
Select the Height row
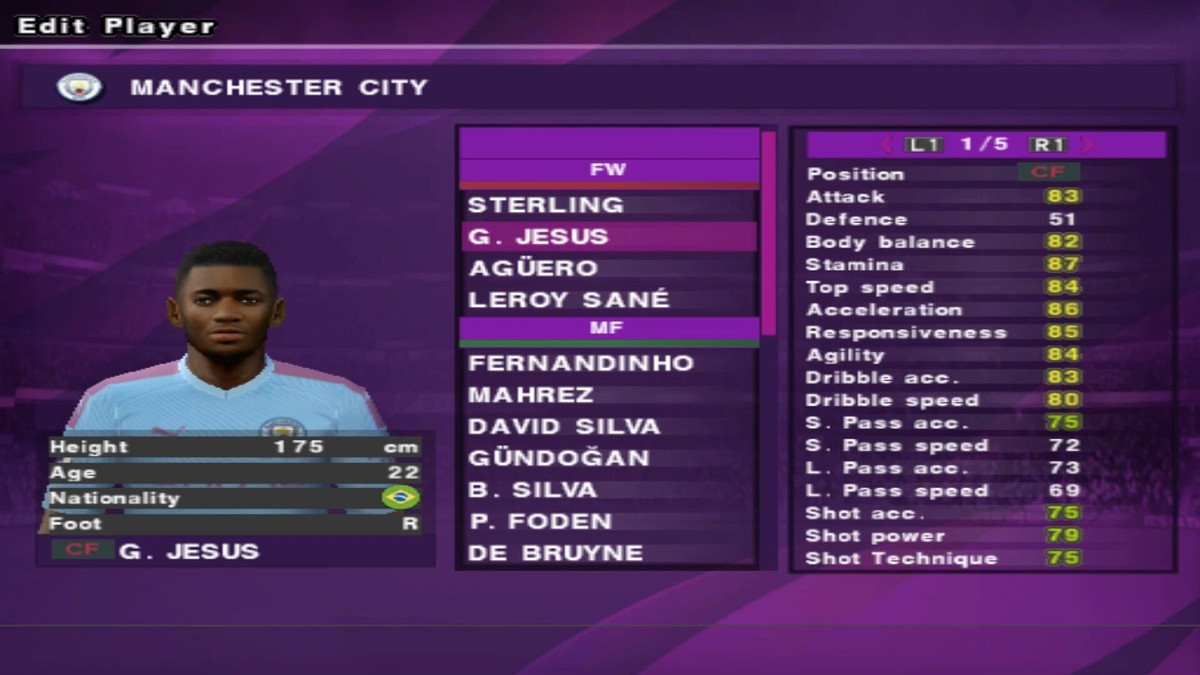point(235,447)
